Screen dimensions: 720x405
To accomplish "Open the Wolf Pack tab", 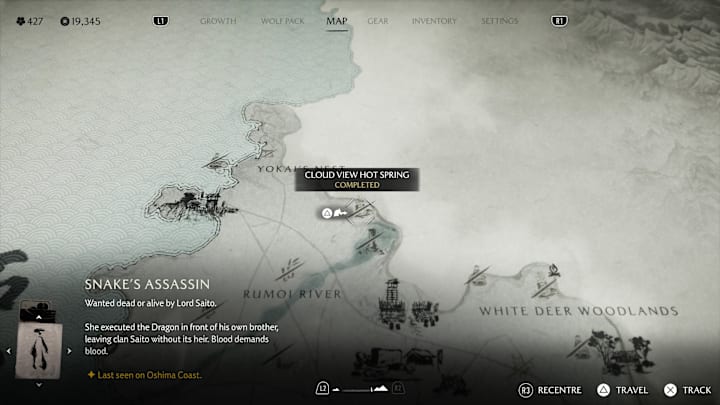I will (x=280, y=20).
